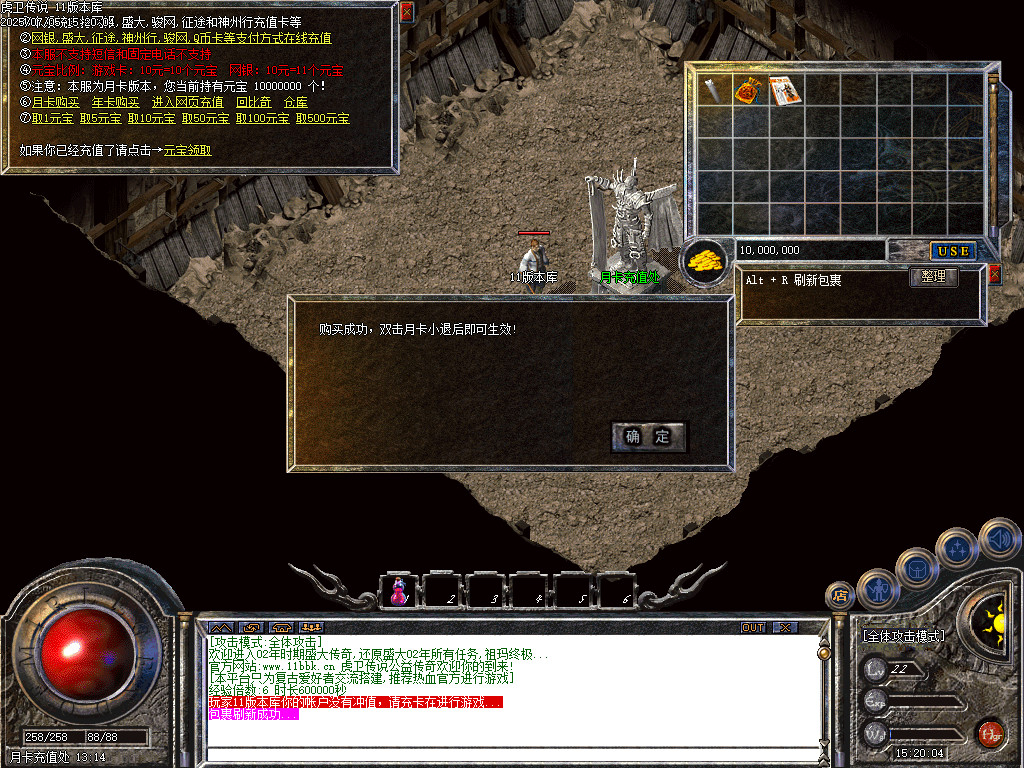Screen dimensions: 1024x768
Task: Click the USE button in the bag
Action: point(952,250)
